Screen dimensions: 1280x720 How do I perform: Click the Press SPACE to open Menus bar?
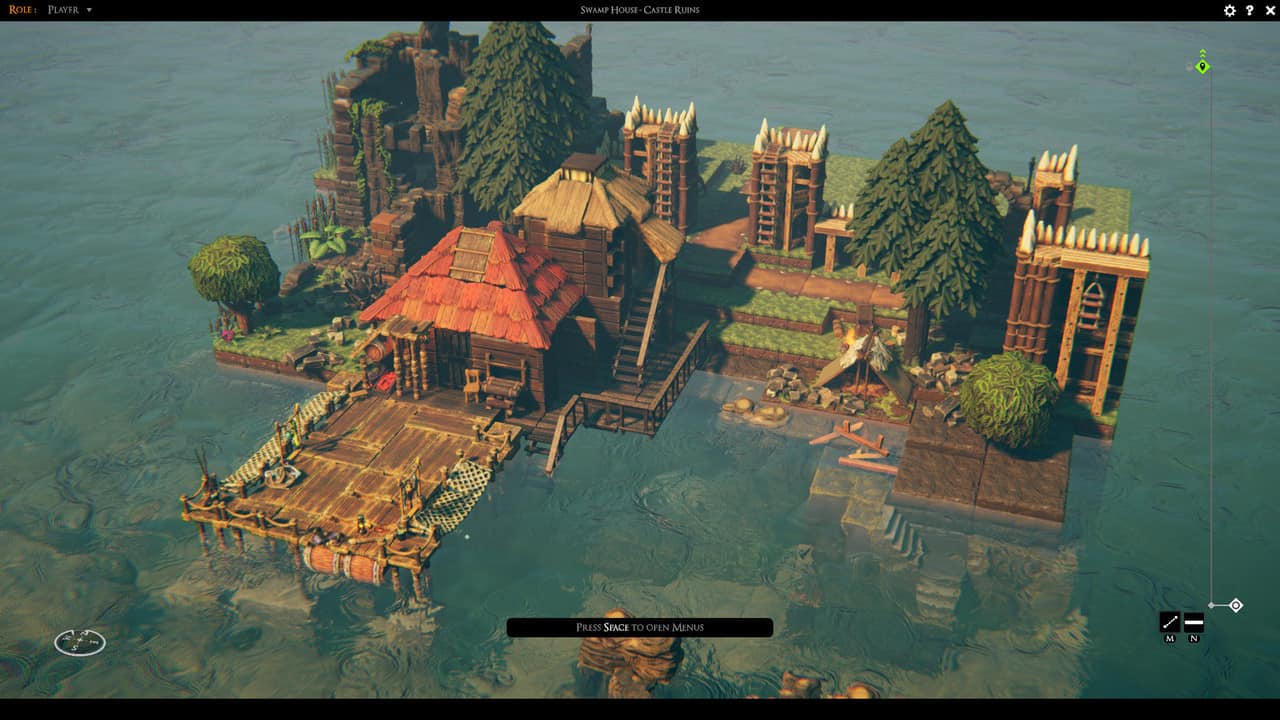(640, 627)
